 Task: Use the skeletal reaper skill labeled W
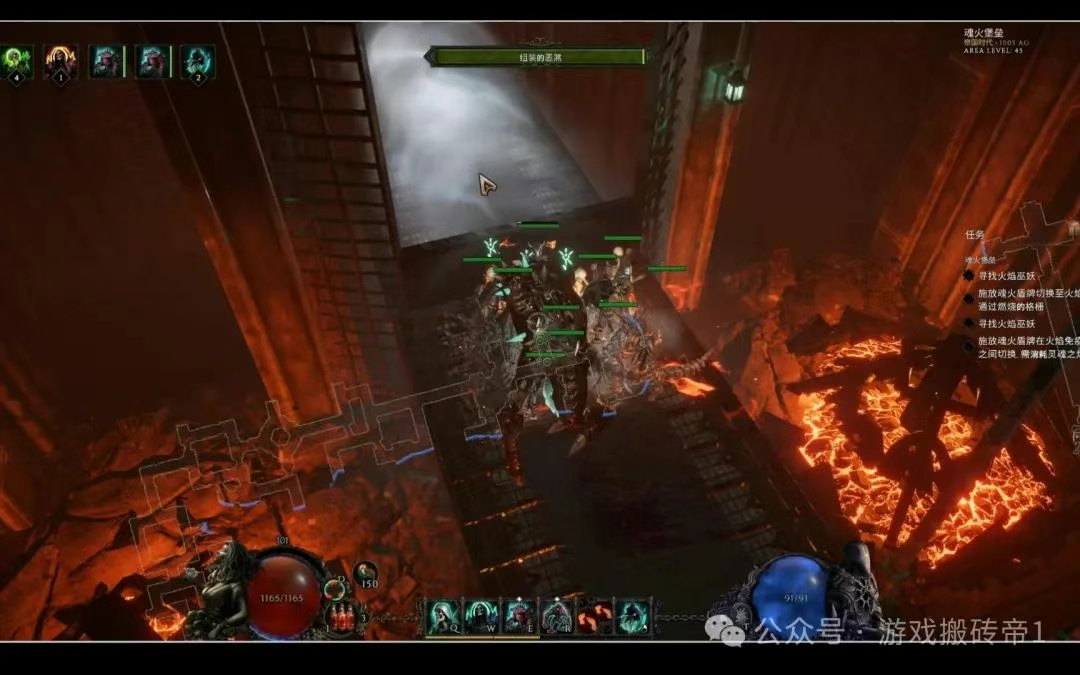(x=480, y=616)
